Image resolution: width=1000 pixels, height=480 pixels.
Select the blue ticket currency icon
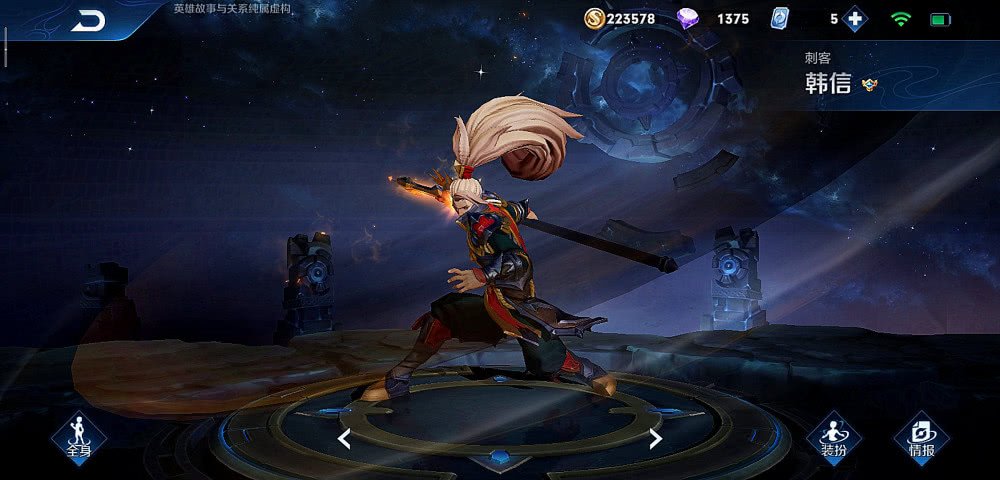click(x=781, y=19)
